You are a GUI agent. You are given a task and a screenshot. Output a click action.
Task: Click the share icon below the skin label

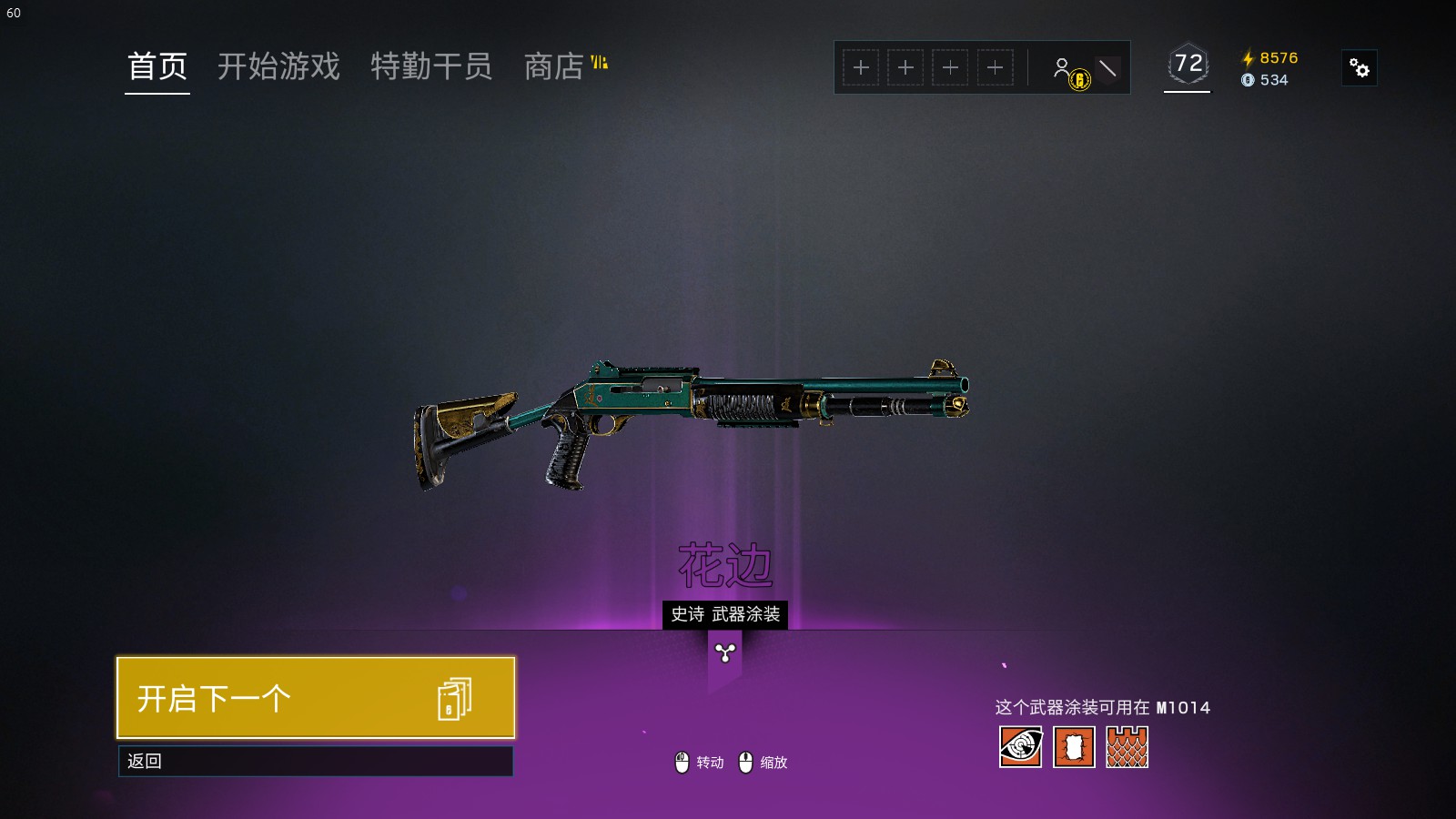[725, 652]
